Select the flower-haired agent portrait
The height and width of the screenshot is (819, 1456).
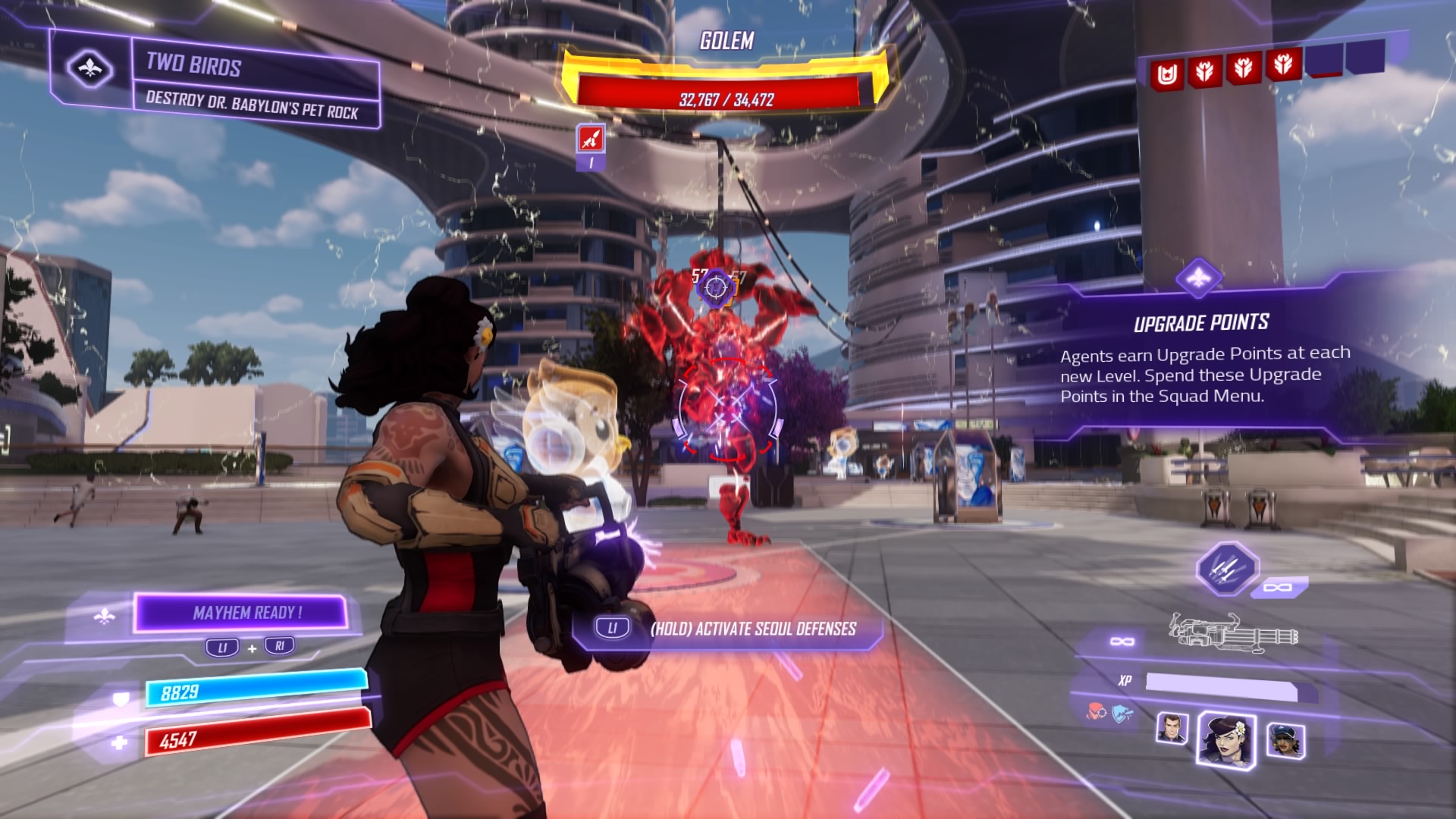[x=1225, y=739]
